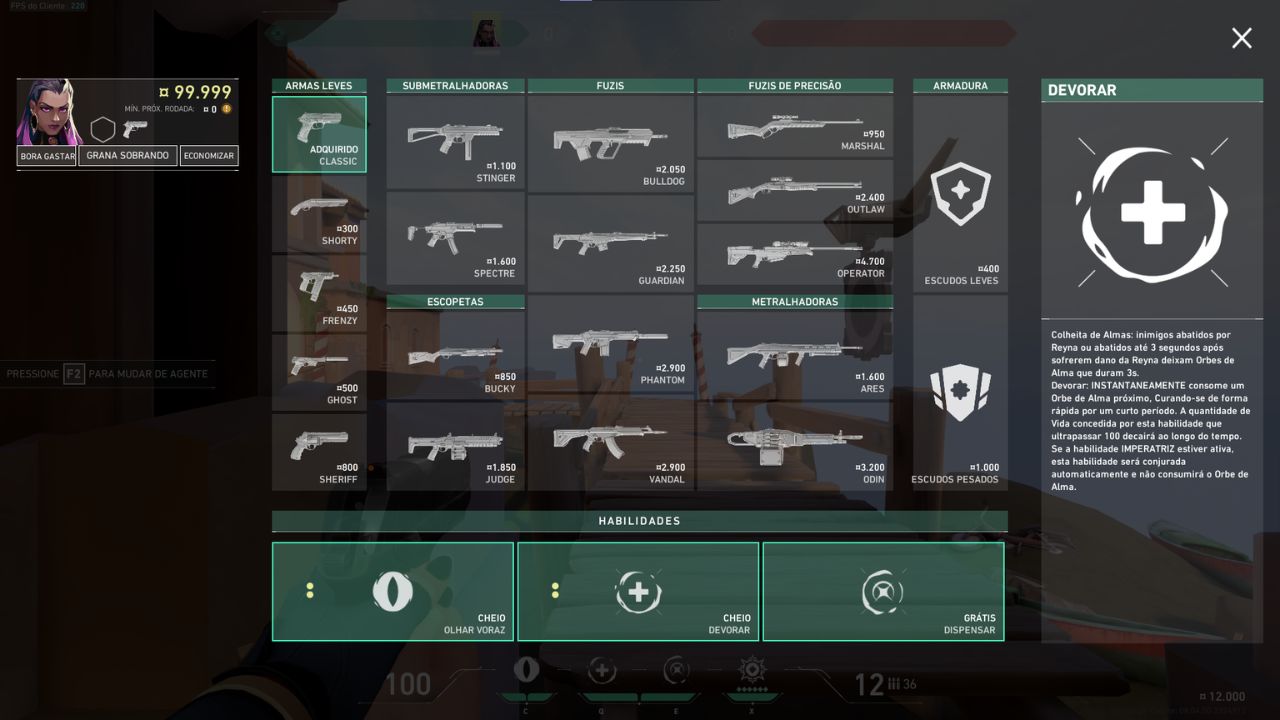This screenshot has width=1280, height=720.
Task: Toggle the BORA GASTAR spending signal
Action: click(x=46, y=155)
